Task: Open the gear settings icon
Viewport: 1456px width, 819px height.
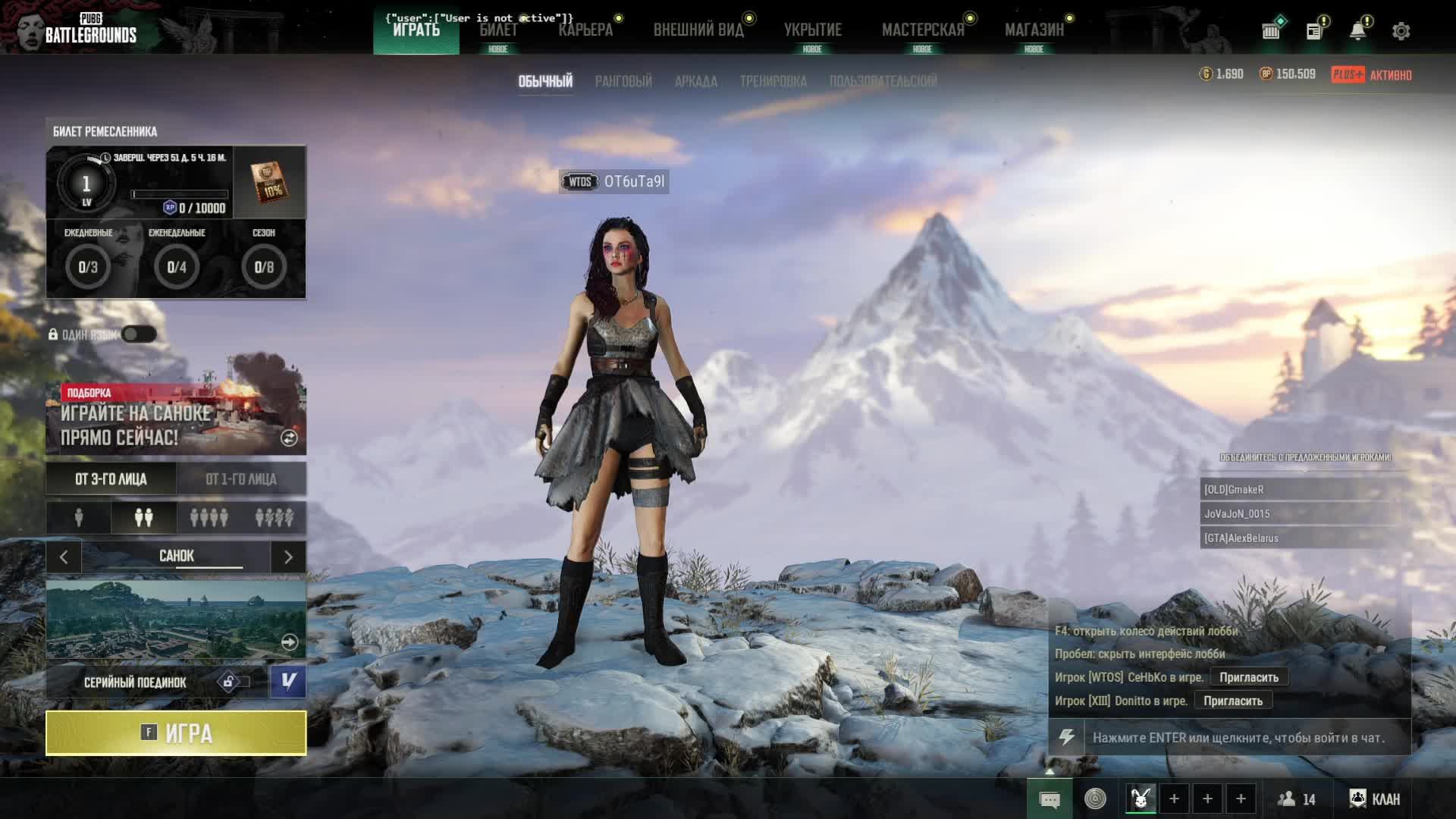Action: (x=1401, y=31)
